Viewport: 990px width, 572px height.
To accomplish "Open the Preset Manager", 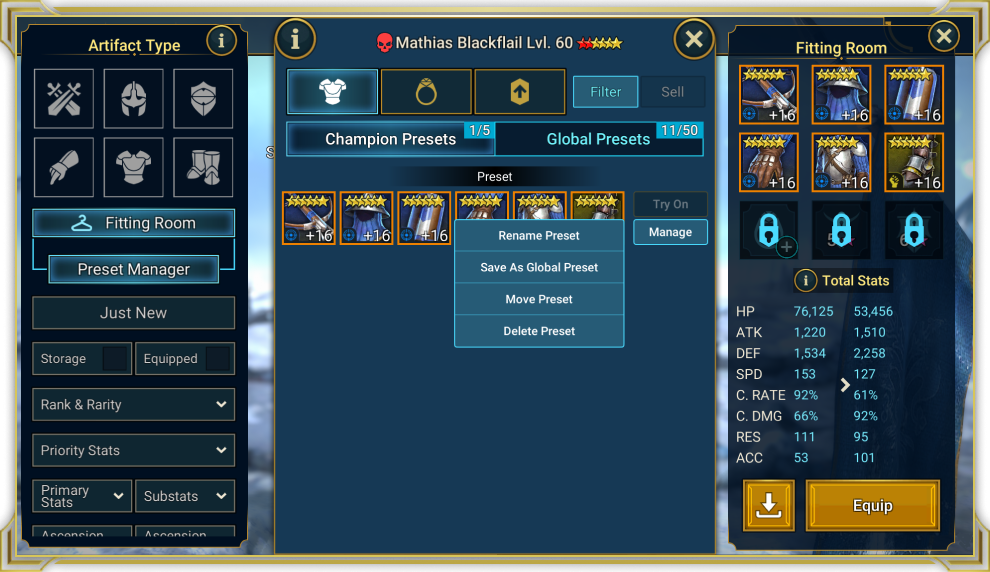I will click(134, 269).
